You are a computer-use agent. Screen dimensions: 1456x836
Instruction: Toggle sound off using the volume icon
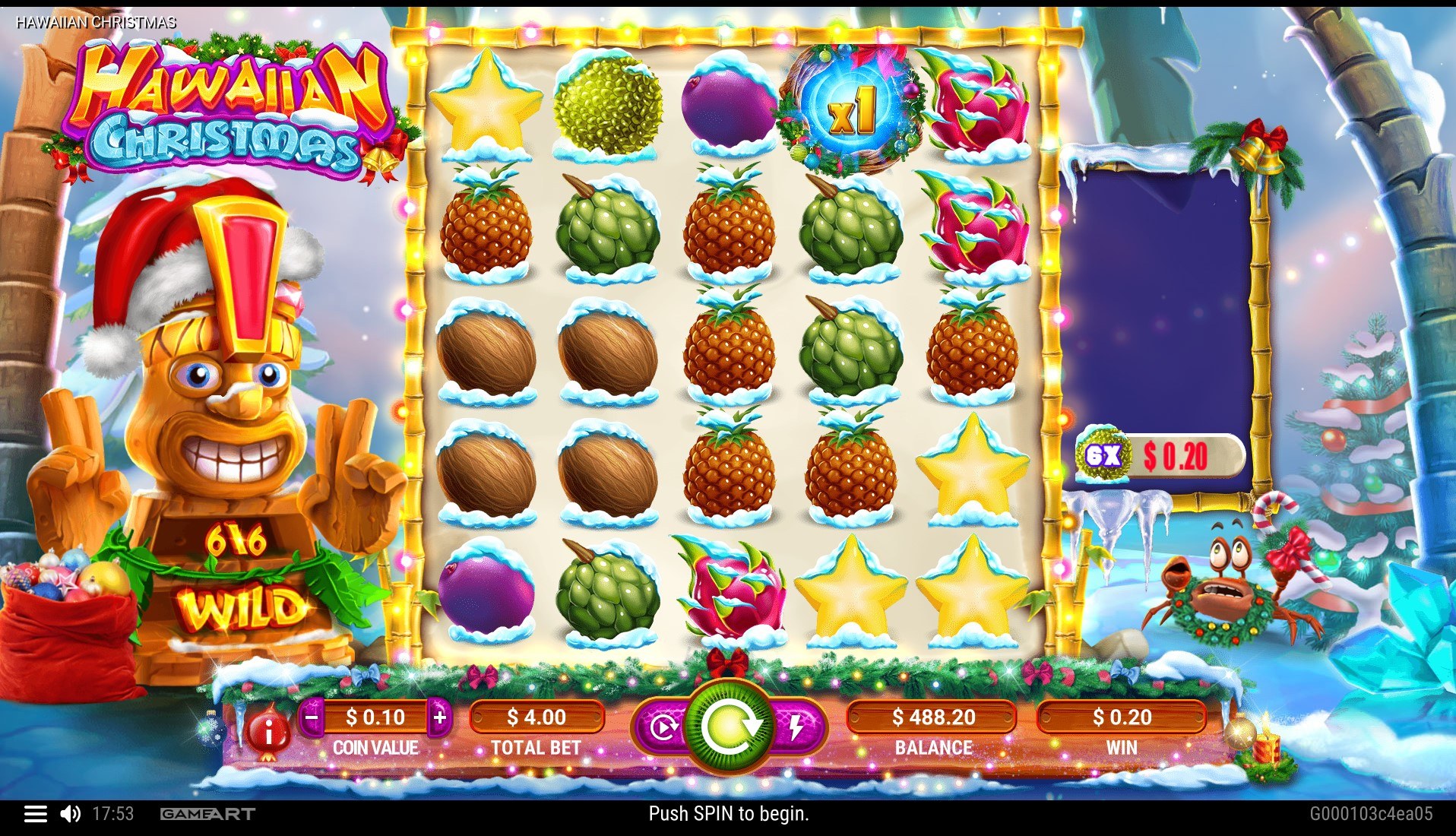(71, 814)
